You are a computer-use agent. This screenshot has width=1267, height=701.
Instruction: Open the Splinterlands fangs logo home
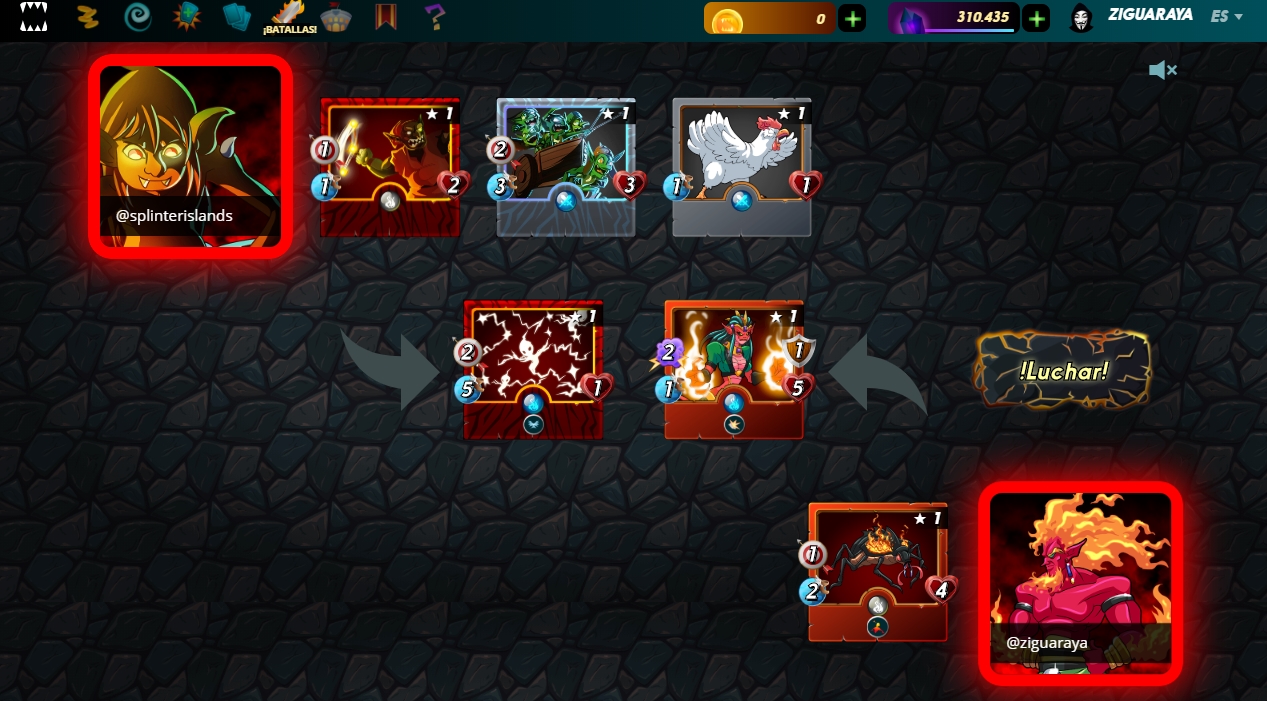click(x=34, y=17)
